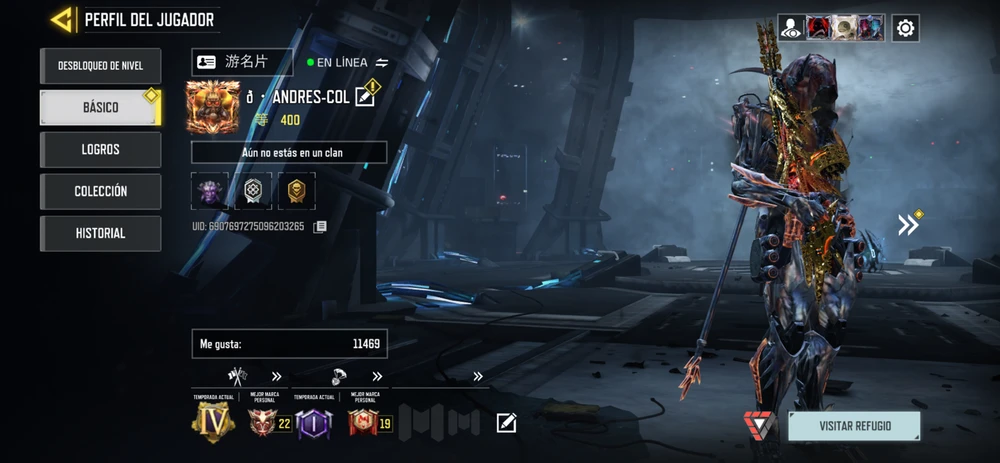Open the Desbloqueo de Nivel tab

pyautogui.click(x=100, y=66)
